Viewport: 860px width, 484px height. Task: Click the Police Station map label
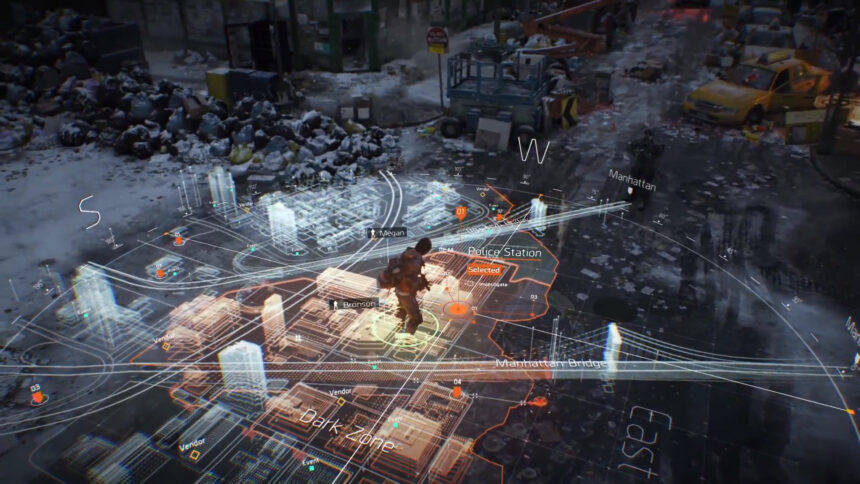coord(505,253)
